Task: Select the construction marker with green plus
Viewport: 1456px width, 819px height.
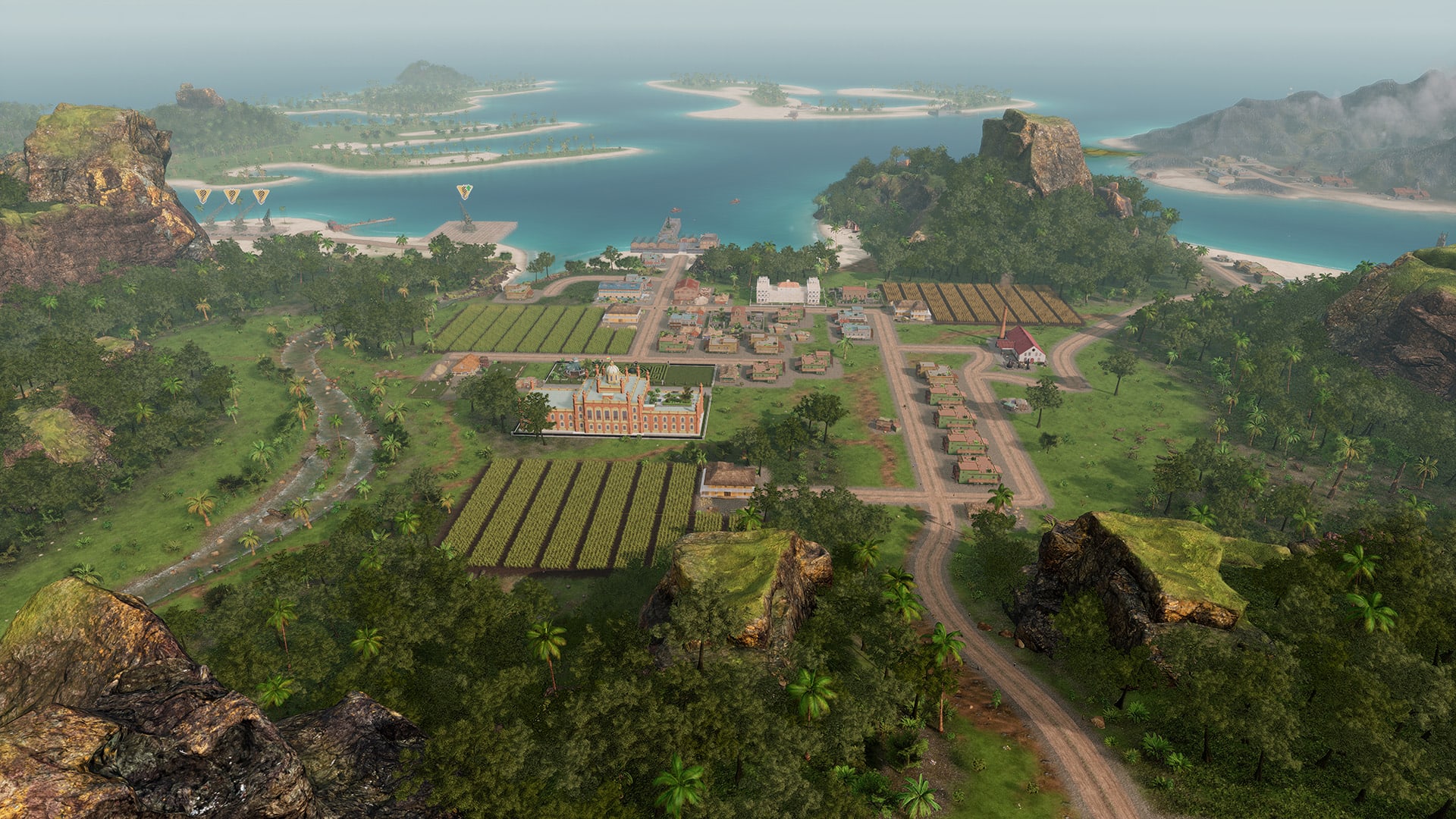Action: [x=464, y=192]
